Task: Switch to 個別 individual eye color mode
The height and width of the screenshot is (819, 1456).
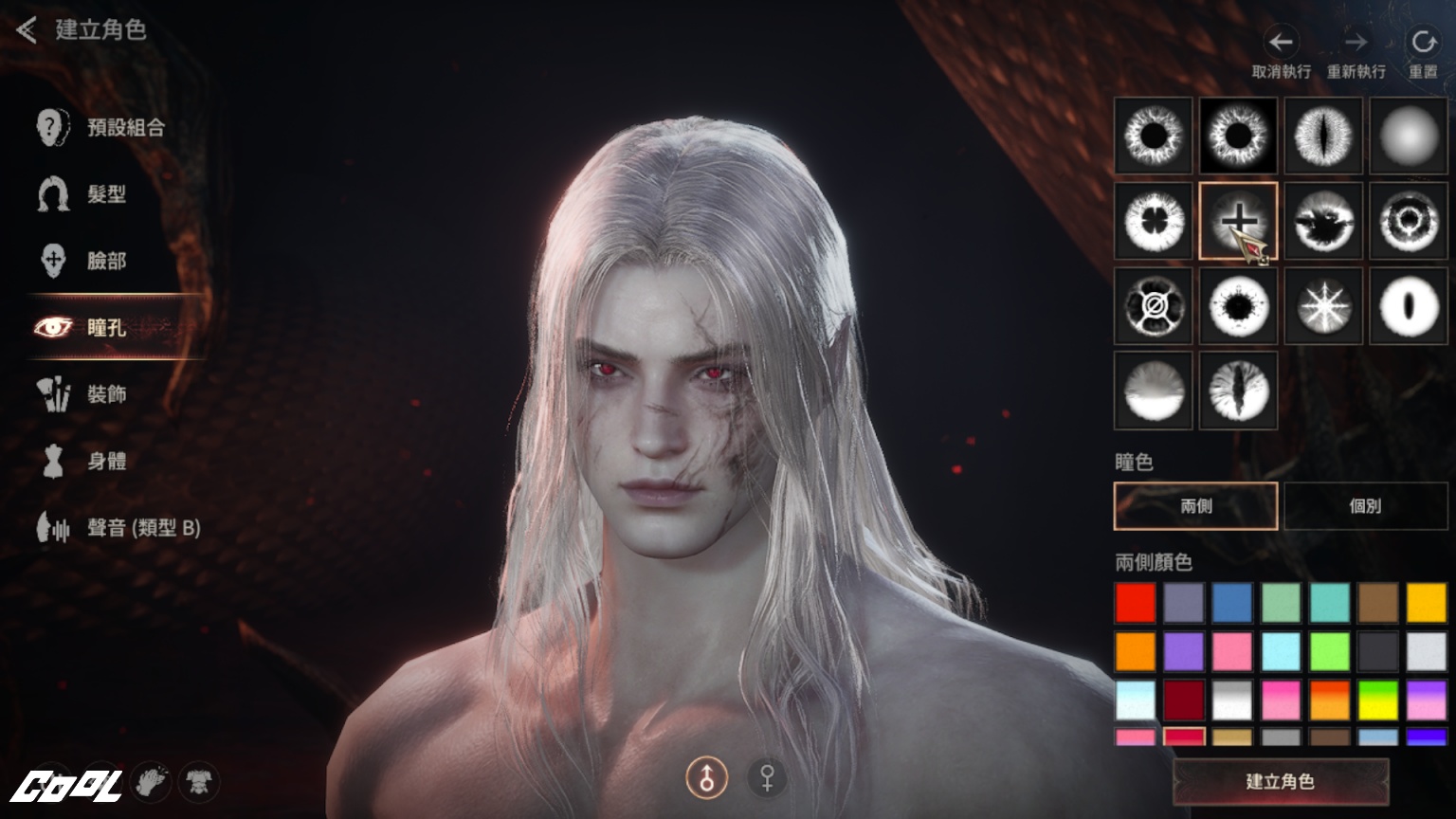Action: (1365, 506)
